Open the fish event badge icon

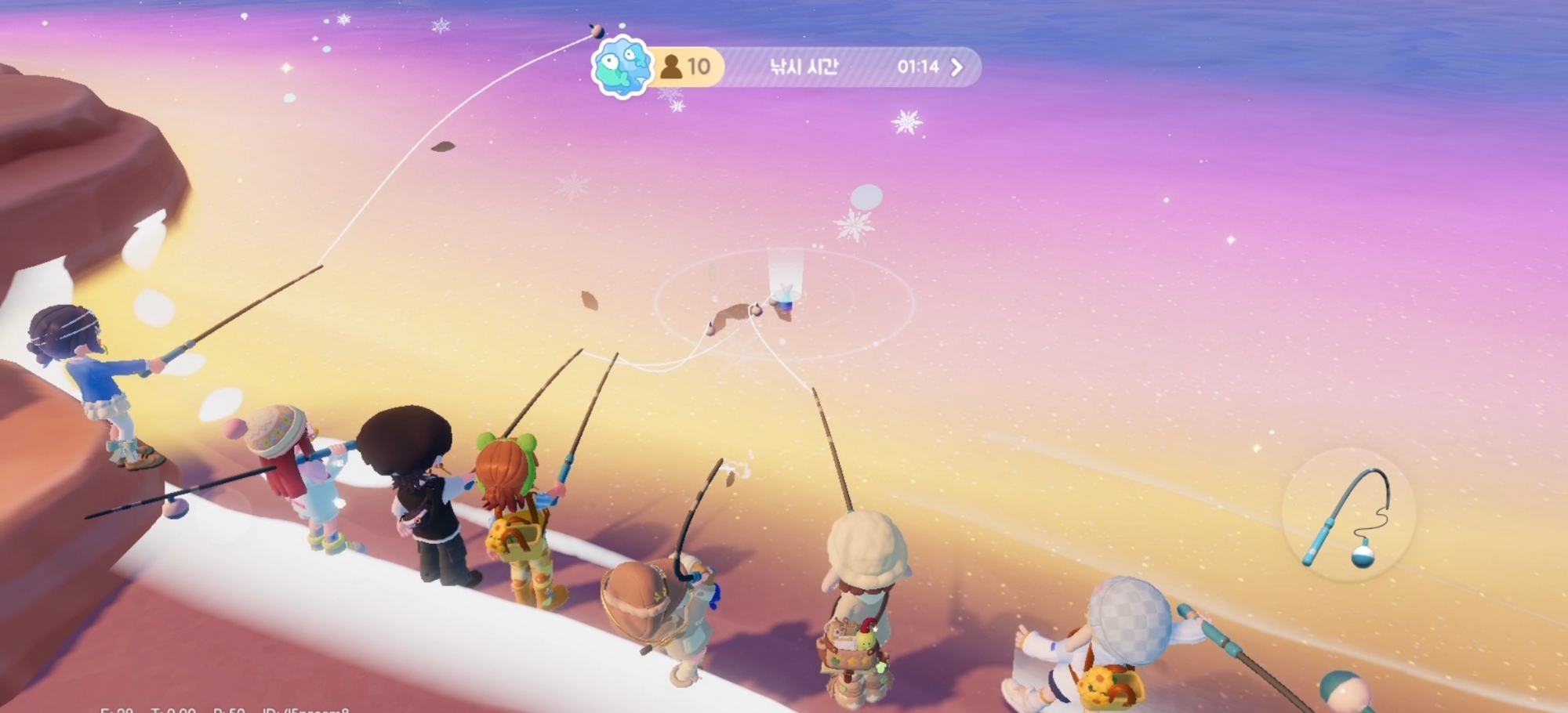click(x=622, y=67)
